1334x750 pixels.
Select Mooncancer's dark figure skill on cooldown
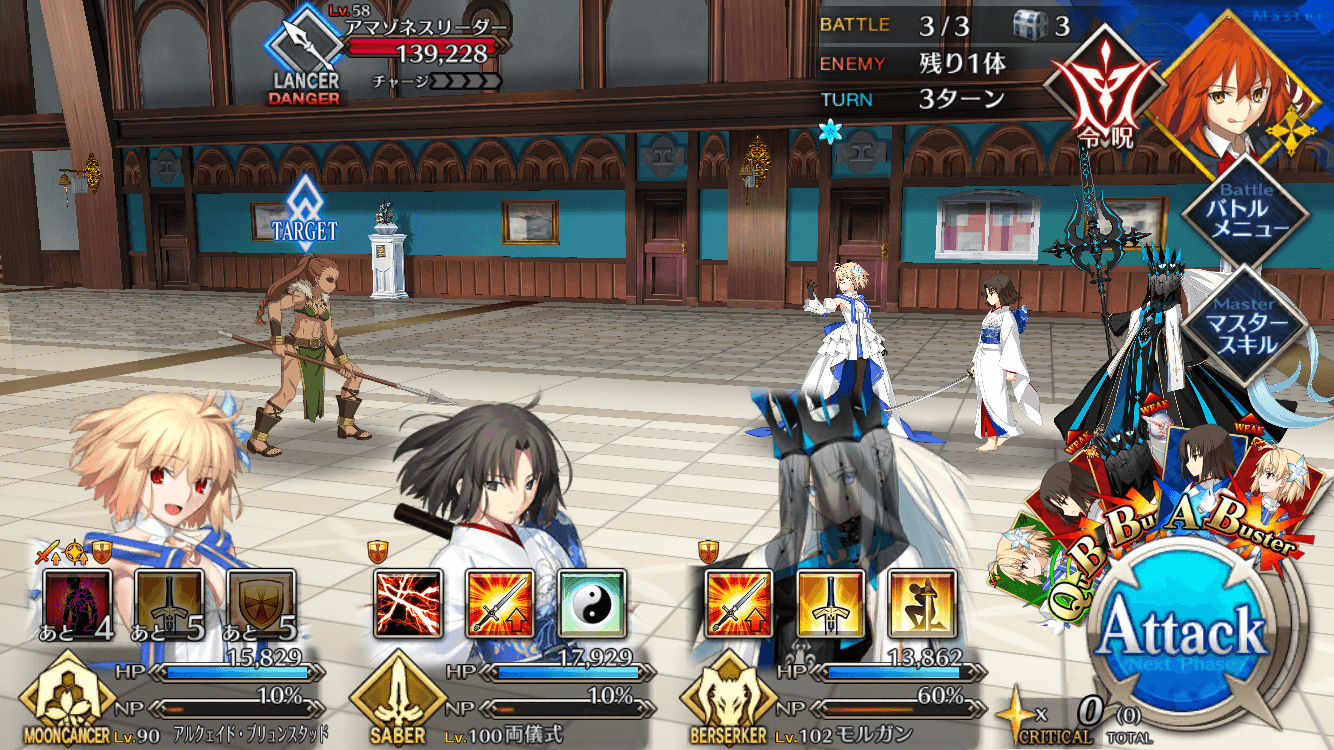[x=78, y=604]
